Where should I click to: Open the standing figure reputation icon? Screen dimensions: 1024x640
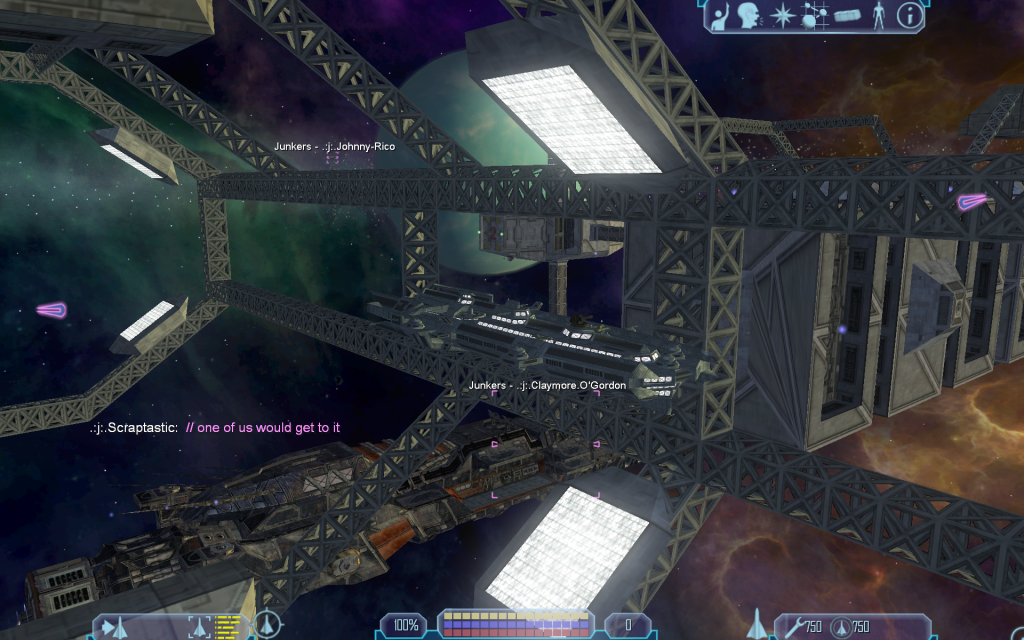click(x=879, y=16)
